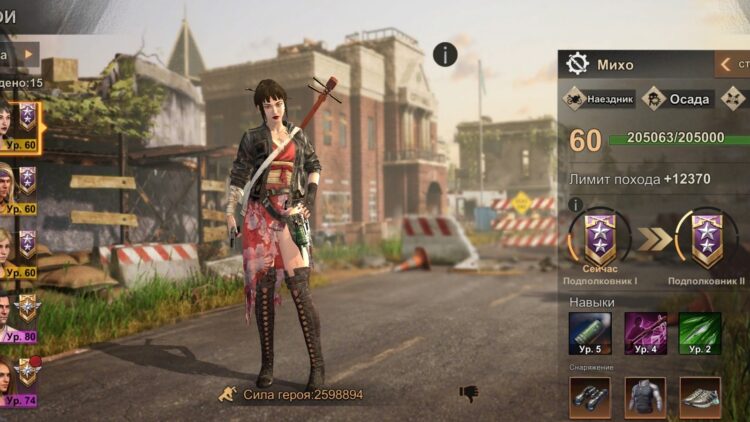Expand the hero list sort arrow

28,54
